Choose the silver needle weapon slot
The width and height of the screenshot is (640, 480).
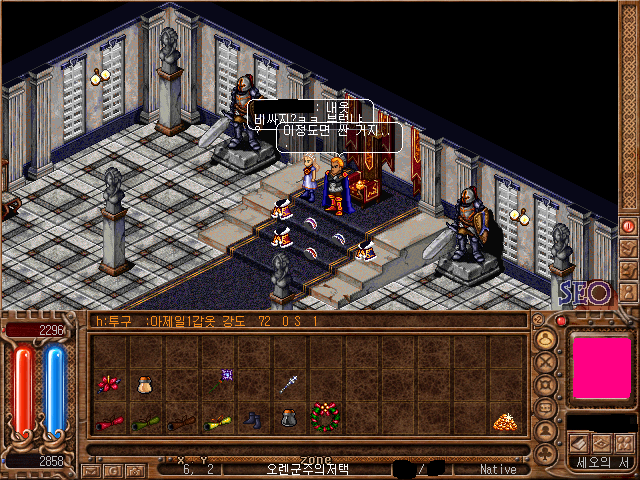290,381
